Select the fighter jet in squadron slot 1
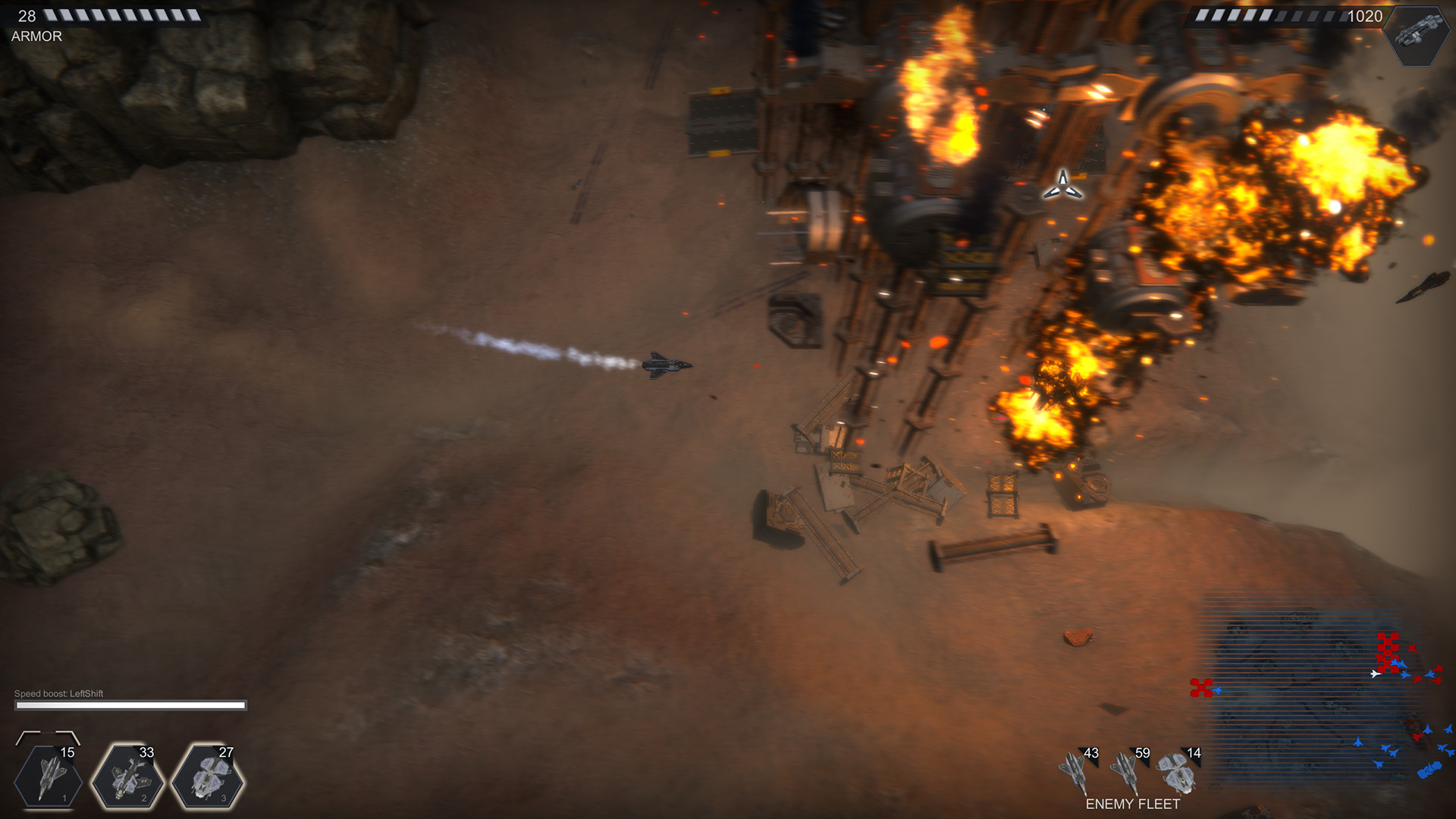This screenshot has height=819, width=1456. pyautogui.click(x=49, y=777)
